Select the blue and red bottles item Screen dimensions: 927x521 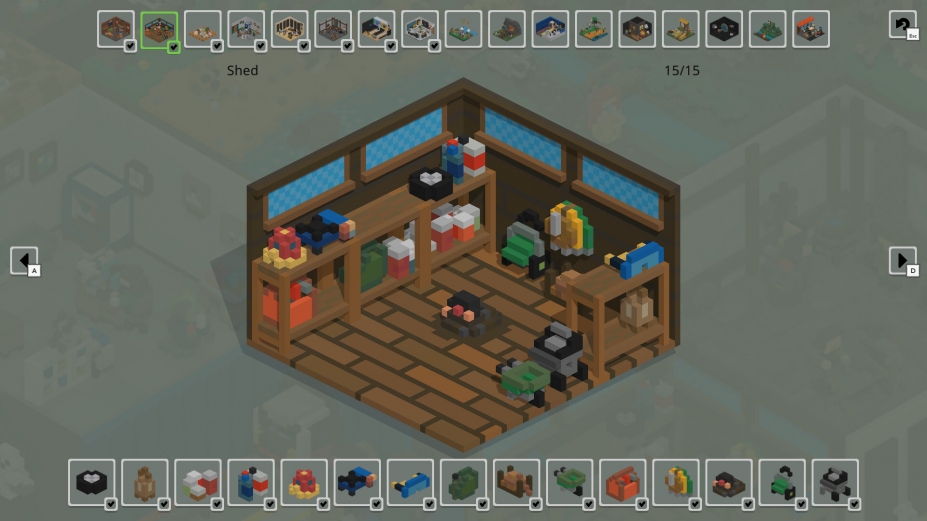click(x=251, y=482)
